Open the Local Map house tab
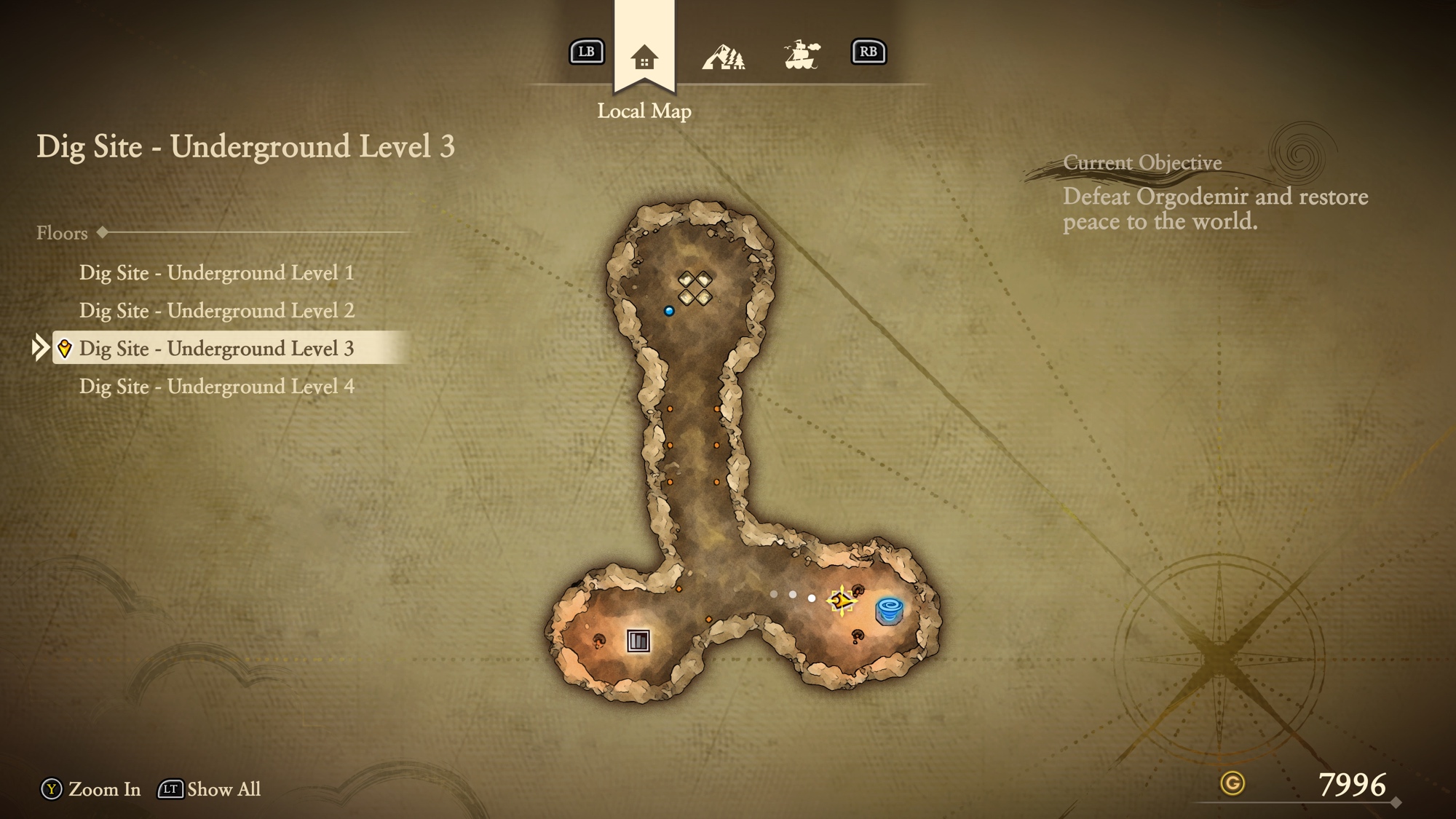Image resolution: width=1456 pixels, height=819 pixels. pyautogui.click(x=644, y=57)
